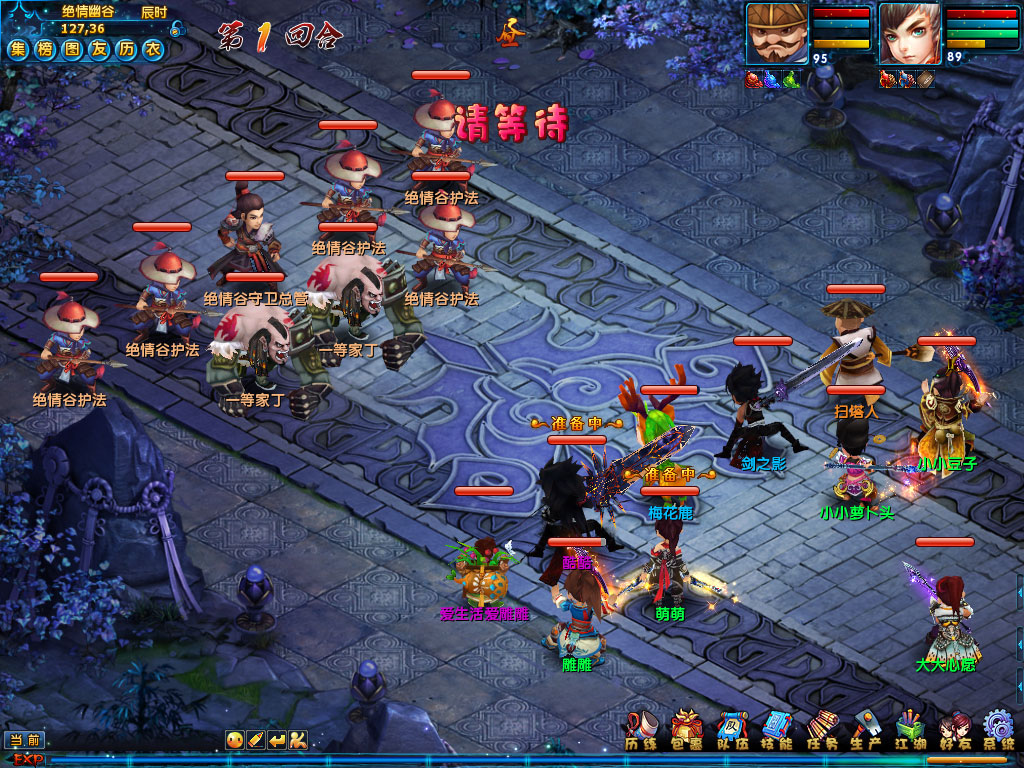Open the 队伍 team panel

click(731, 729)
